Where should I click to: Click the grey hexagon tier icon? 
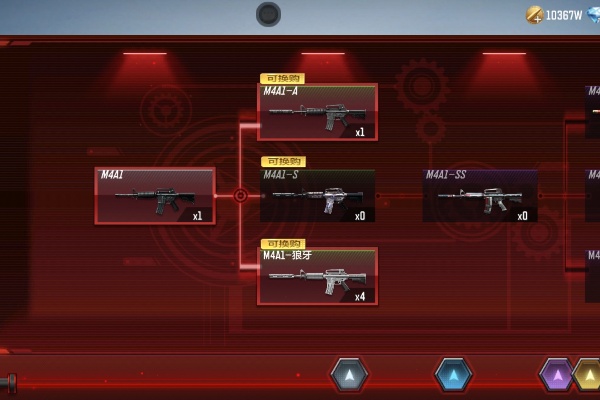pos(349,375)
